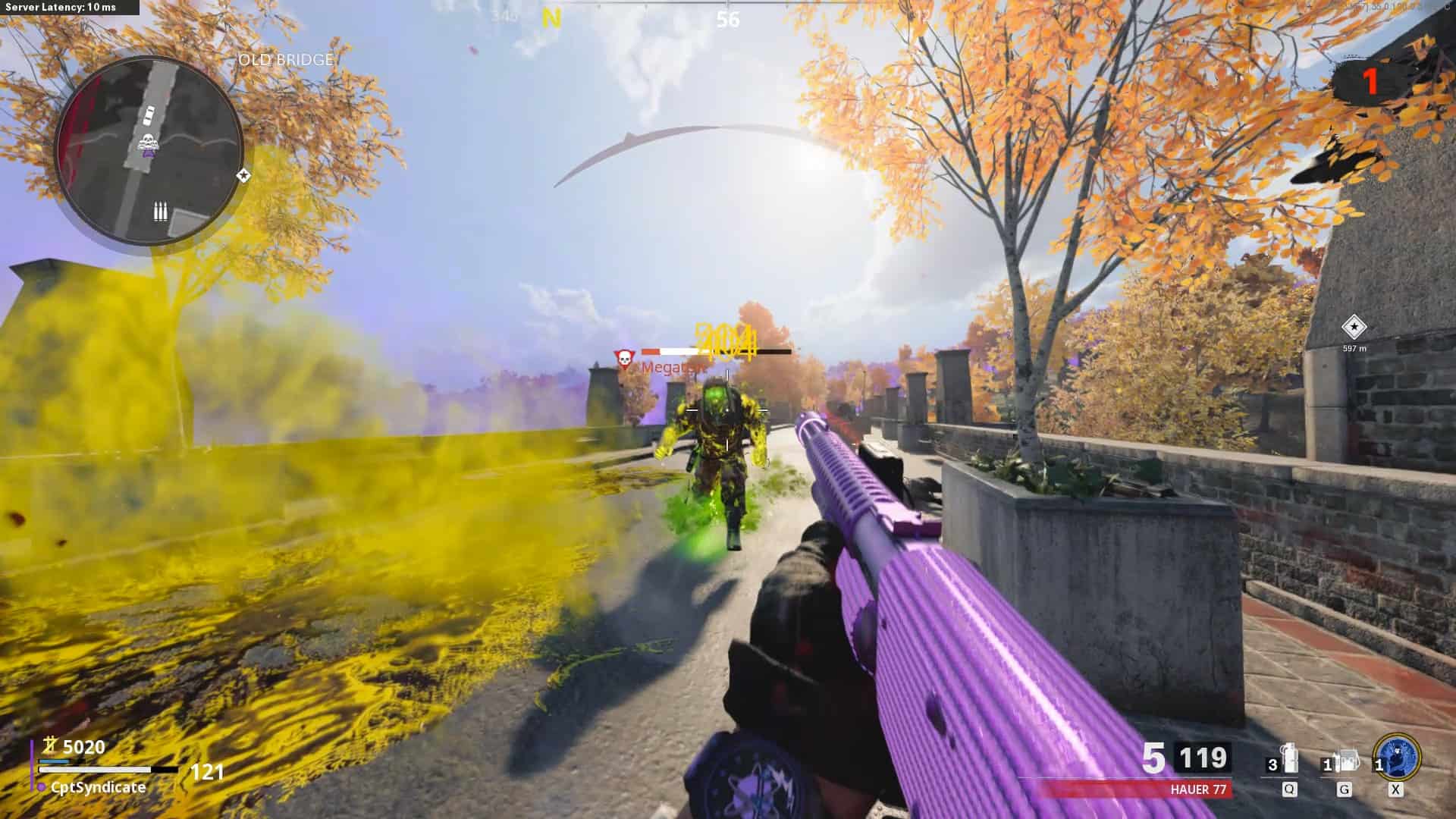Click the Hauer 77 weapon label
1456x819 pixels.
[x=1198, y=789]
